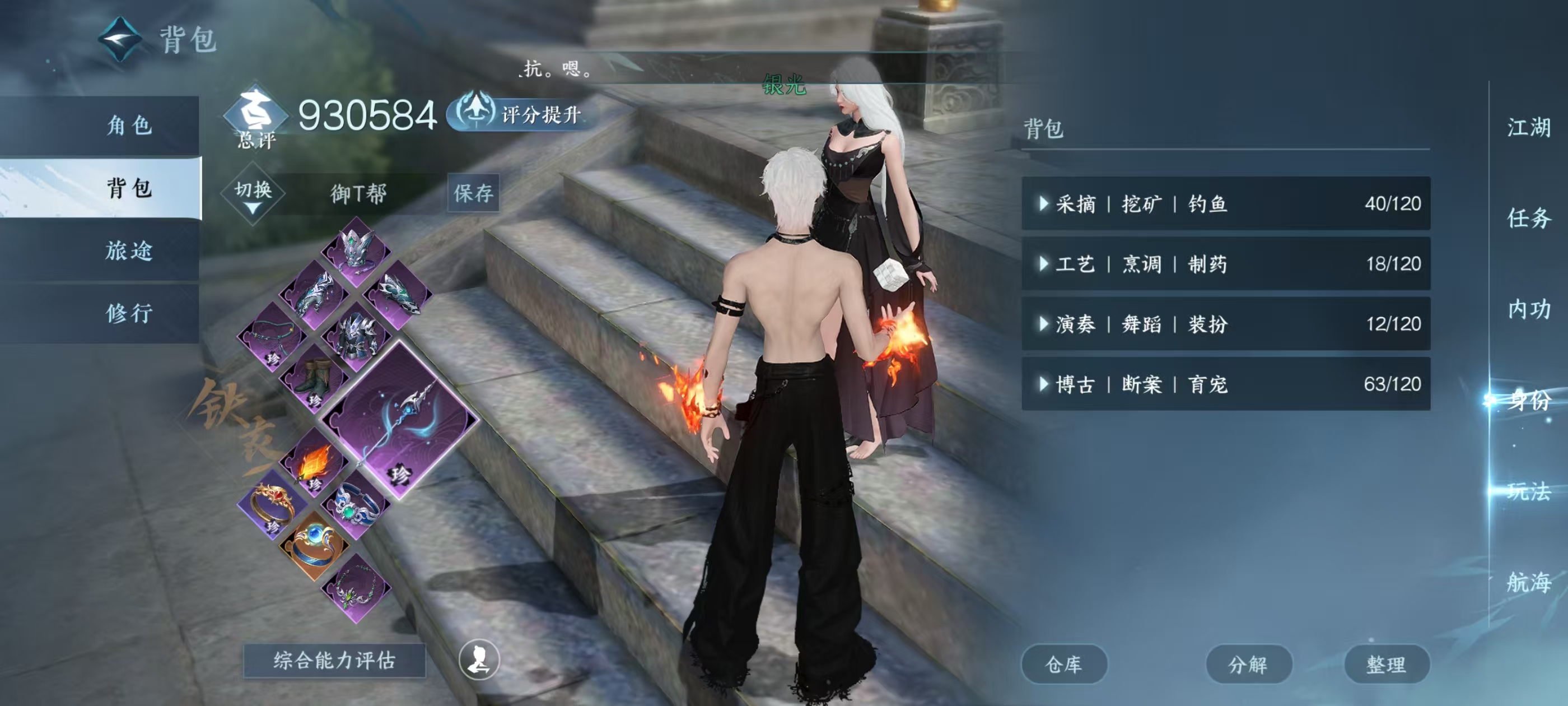
Task: Expand the 博古 | 断案 | 育宠 category
Action: 1225,384
